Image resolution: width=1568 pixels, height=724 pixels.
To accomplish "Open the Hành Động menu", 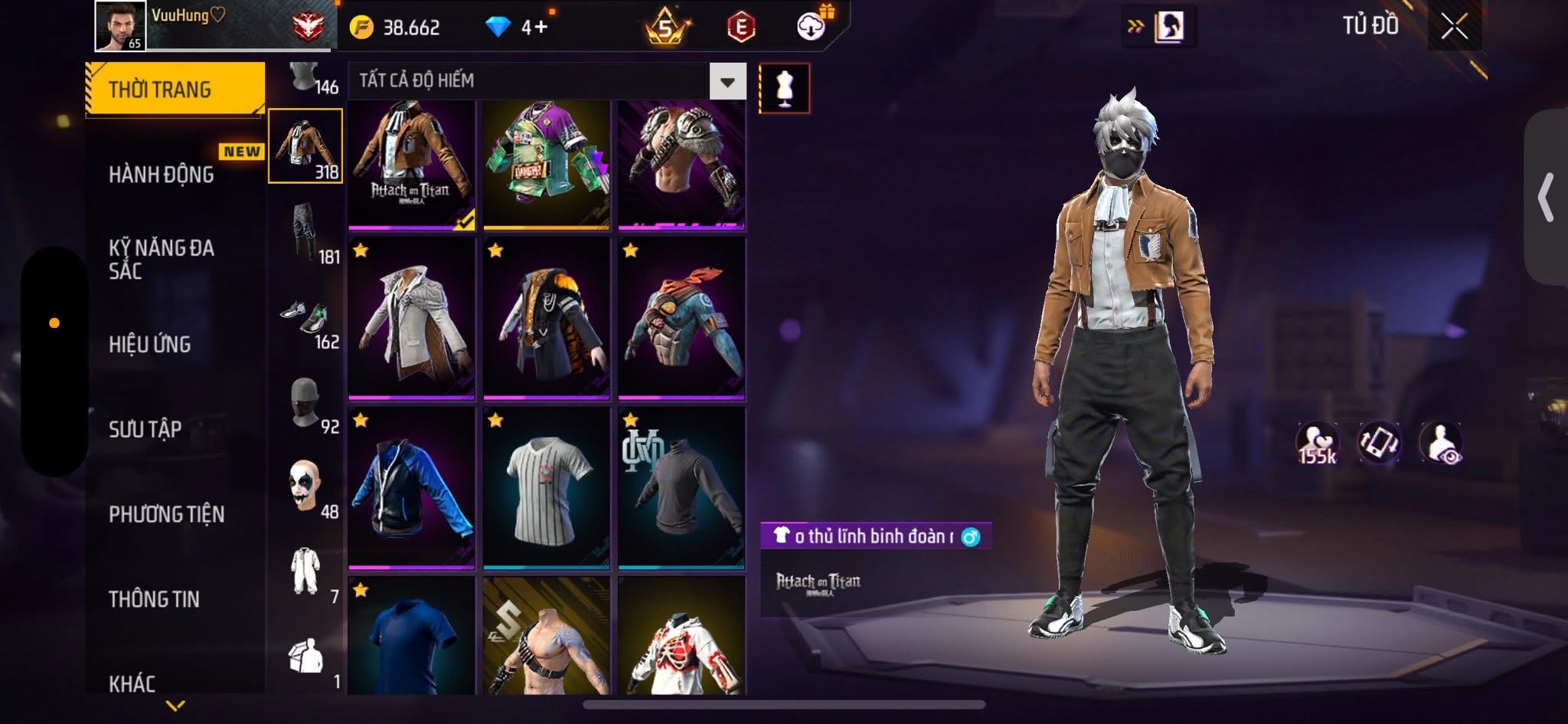I will pyautogui.click(x=162, y=175).
